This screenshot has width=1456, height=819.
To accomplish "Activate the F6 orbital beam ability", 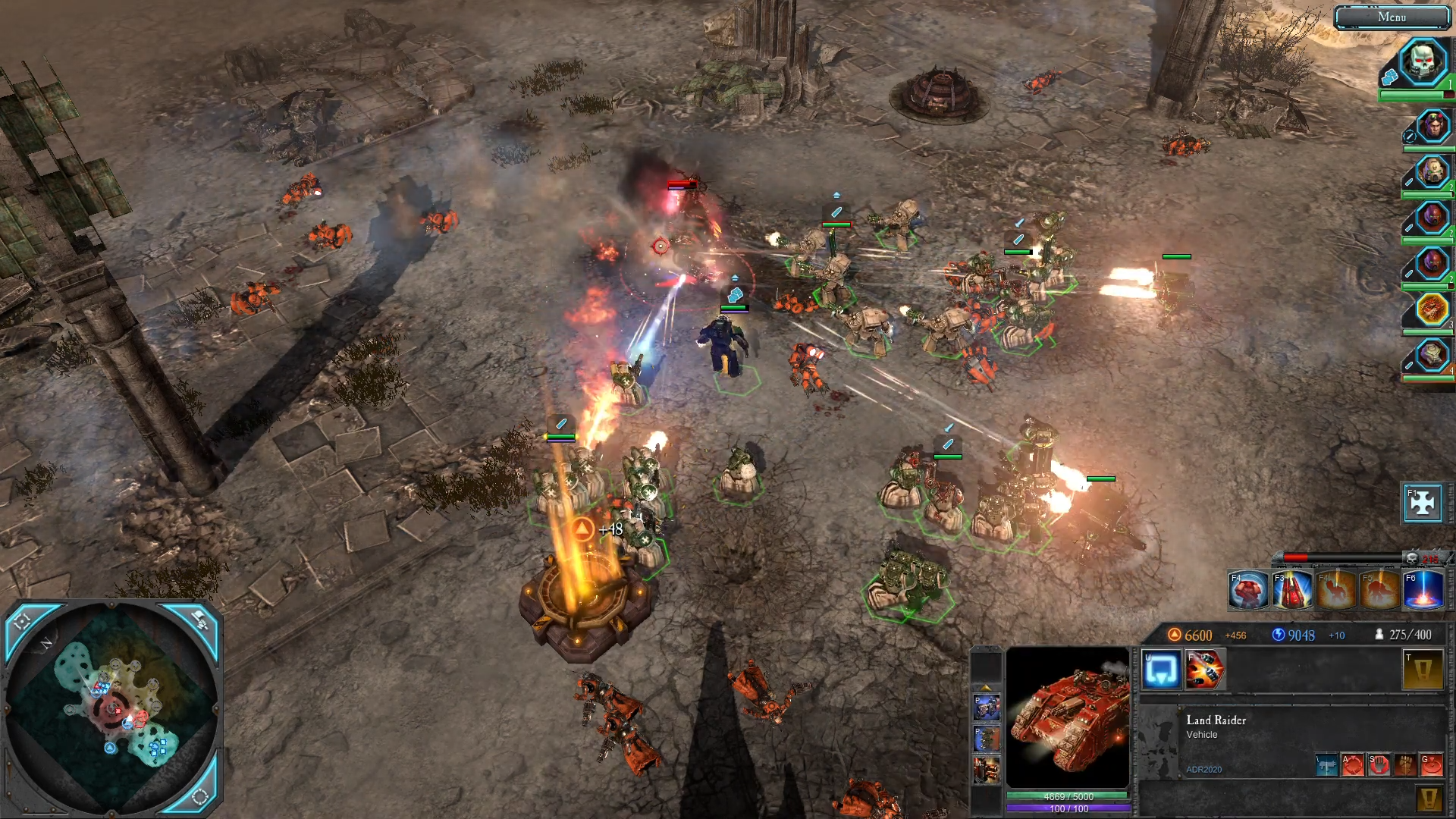I will [x=1423, y=591].
